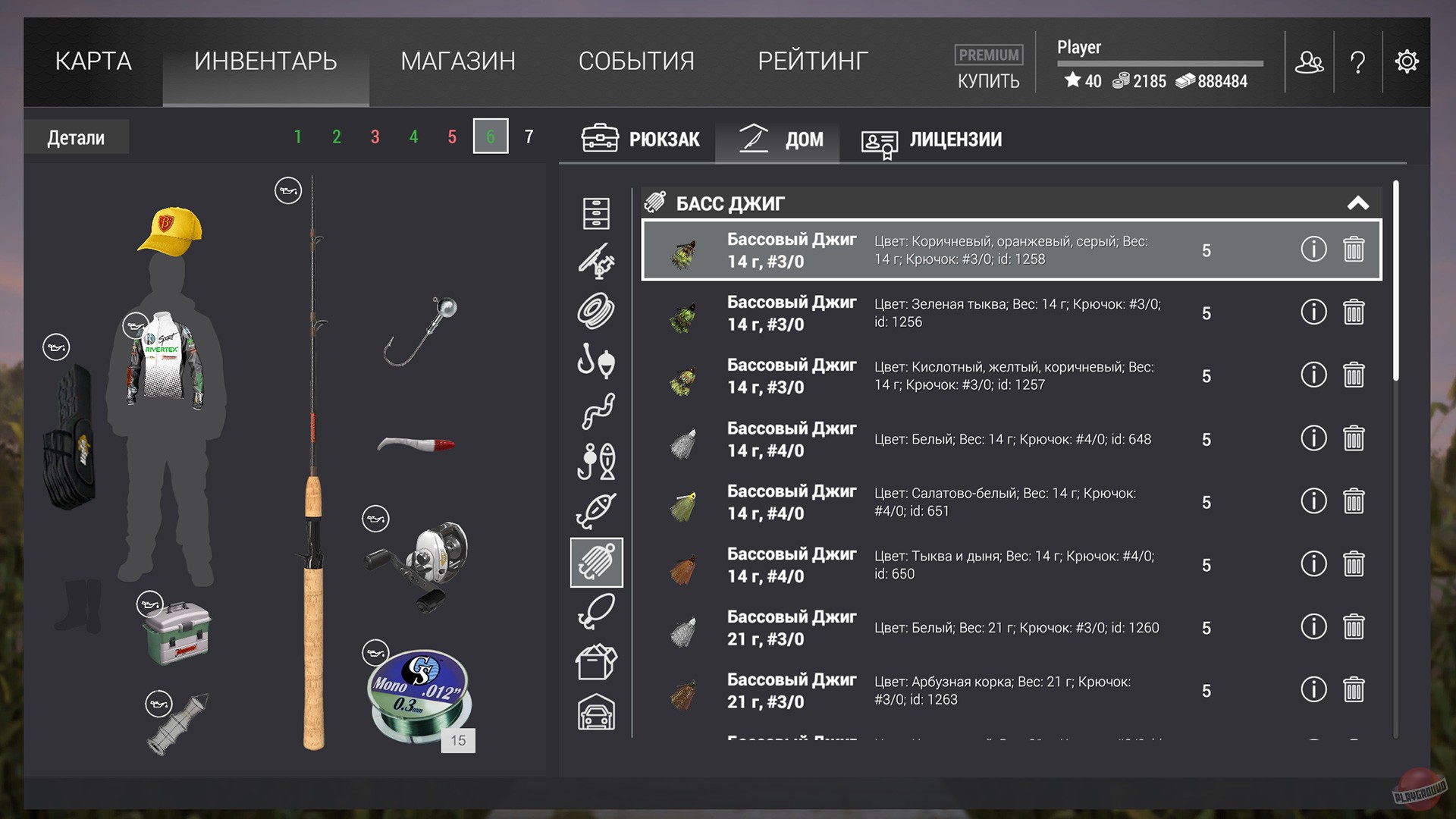1456x819 pixels.
Task: Select the hooks and floats category
Action: click(597, 361)
